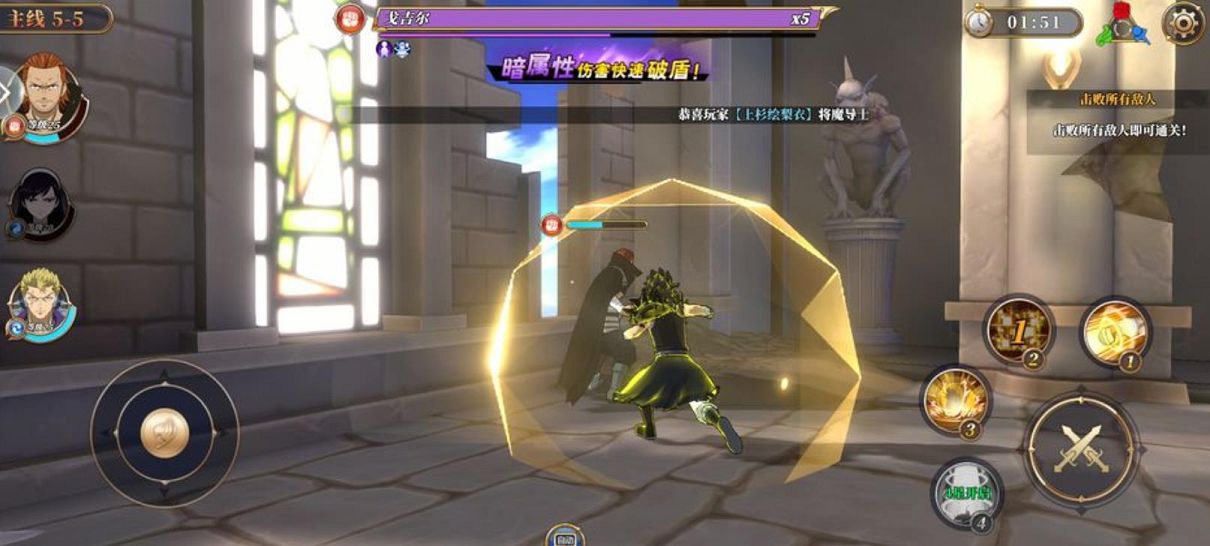1210x546 pixels.
Task: Tap the virtual joystick center knob
Action: tap(165, 433)
